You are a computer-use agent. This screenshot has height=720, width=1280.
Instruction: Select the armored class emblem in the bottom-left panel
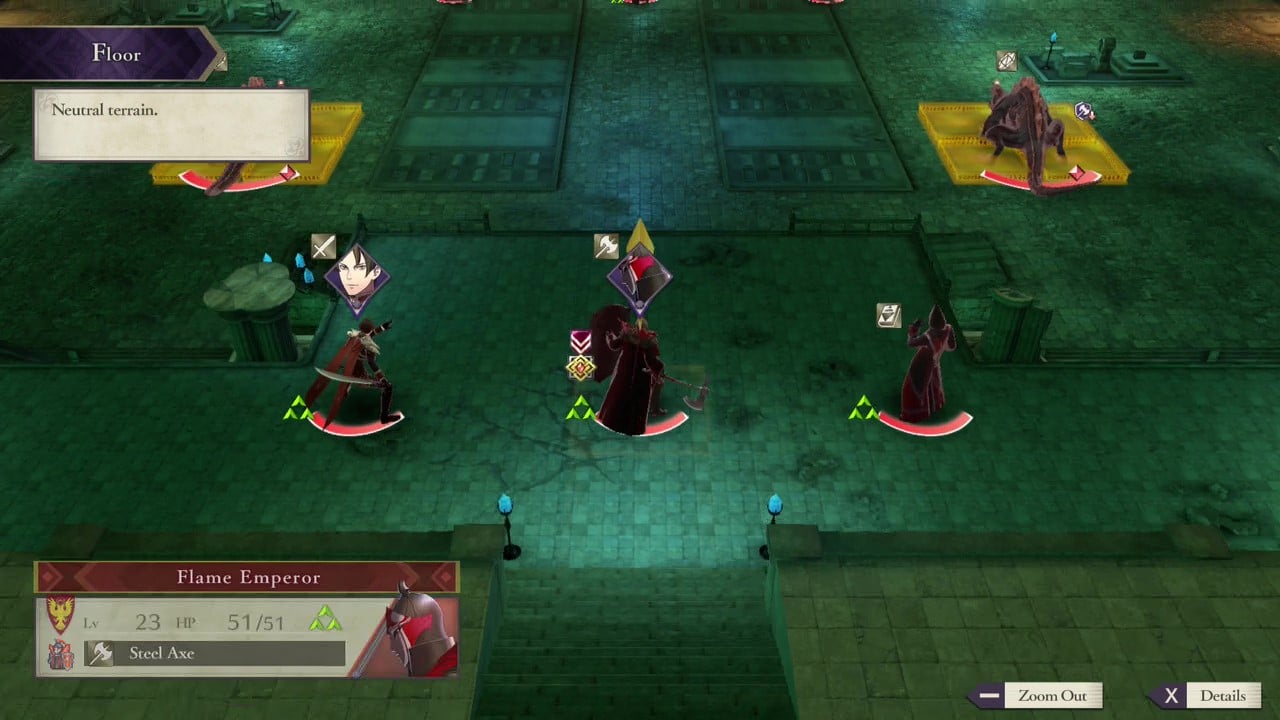(x=61, y=653)
